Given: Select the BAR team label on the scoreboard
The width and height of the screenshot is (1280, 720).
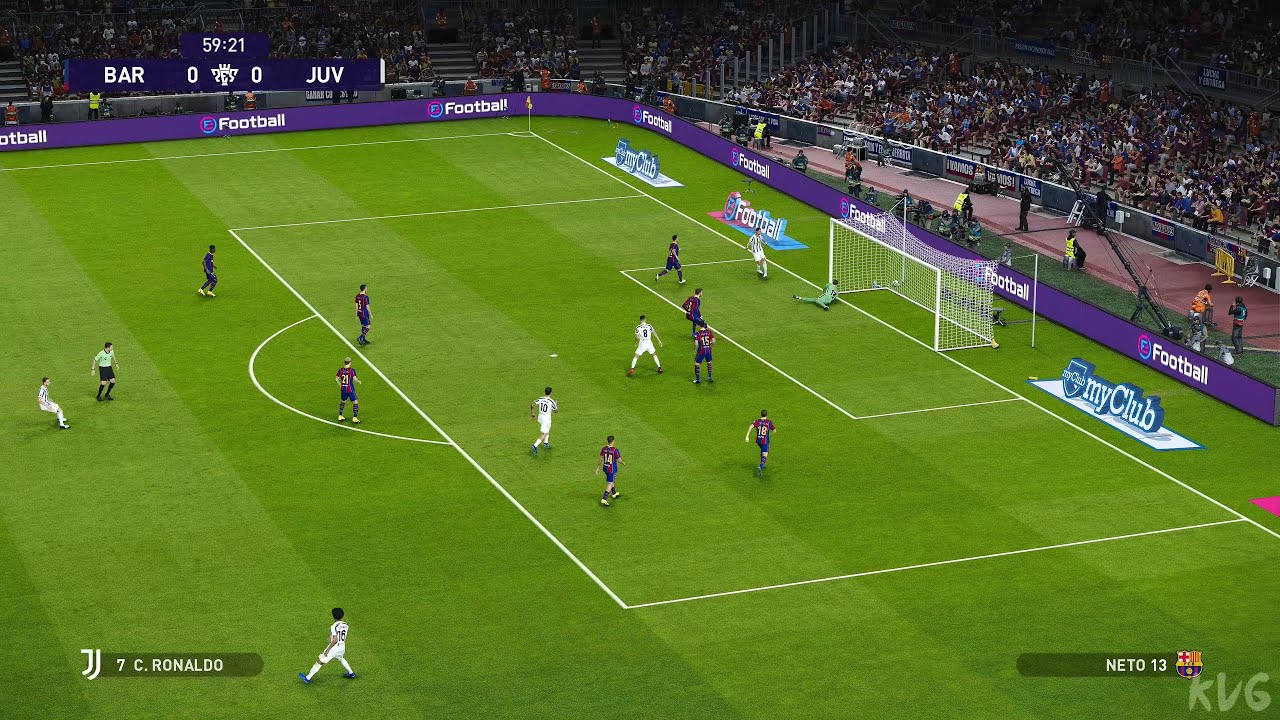Looking at the screenshot, I should [122, 75].
